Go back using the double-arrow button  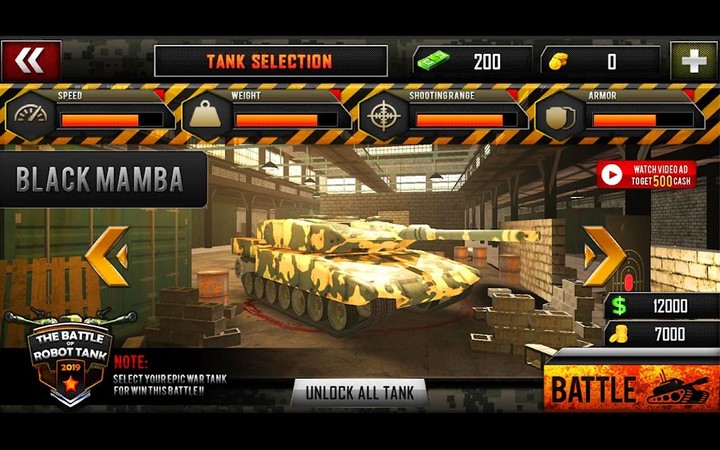pos(31,61)
